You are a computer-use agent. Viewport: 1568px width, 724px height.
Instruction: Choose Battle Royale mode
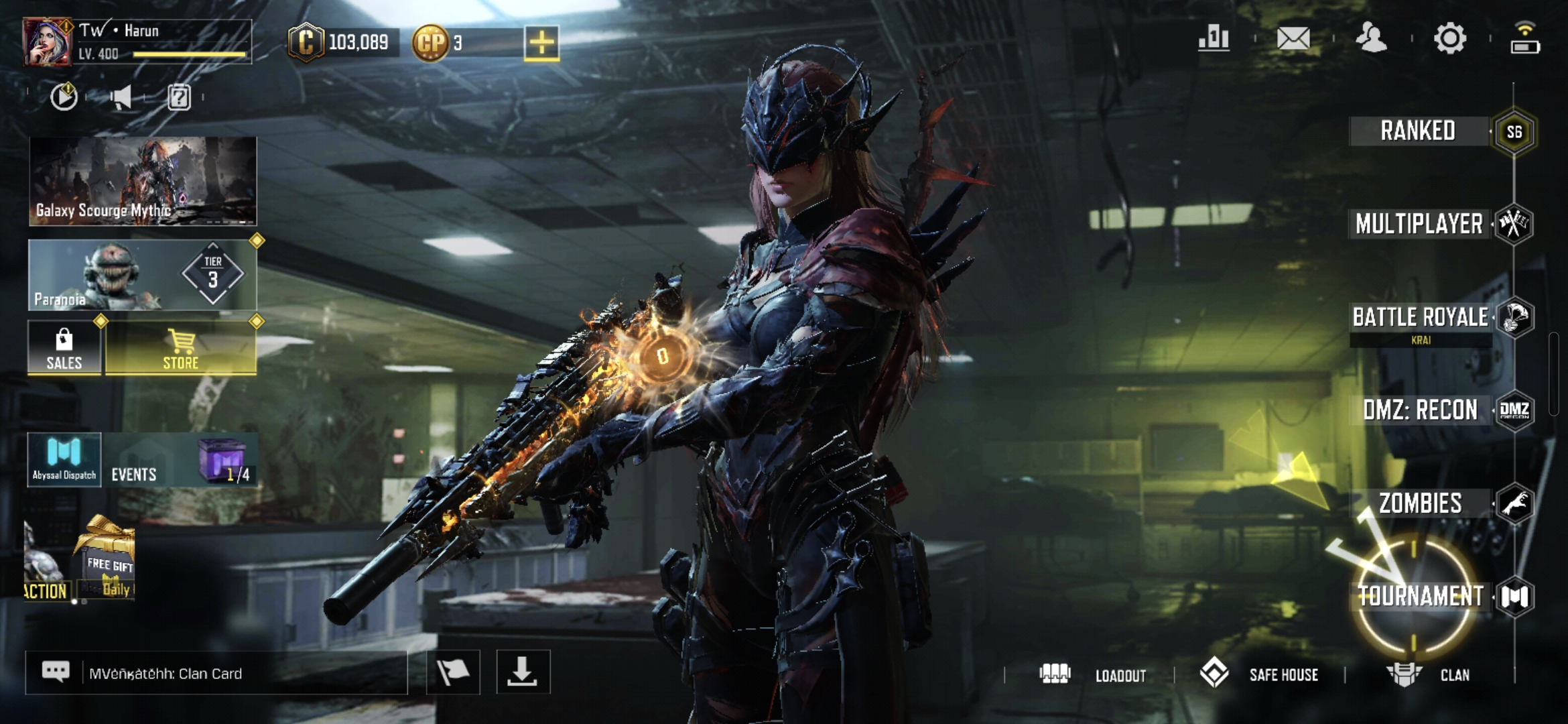(1420, 317)
